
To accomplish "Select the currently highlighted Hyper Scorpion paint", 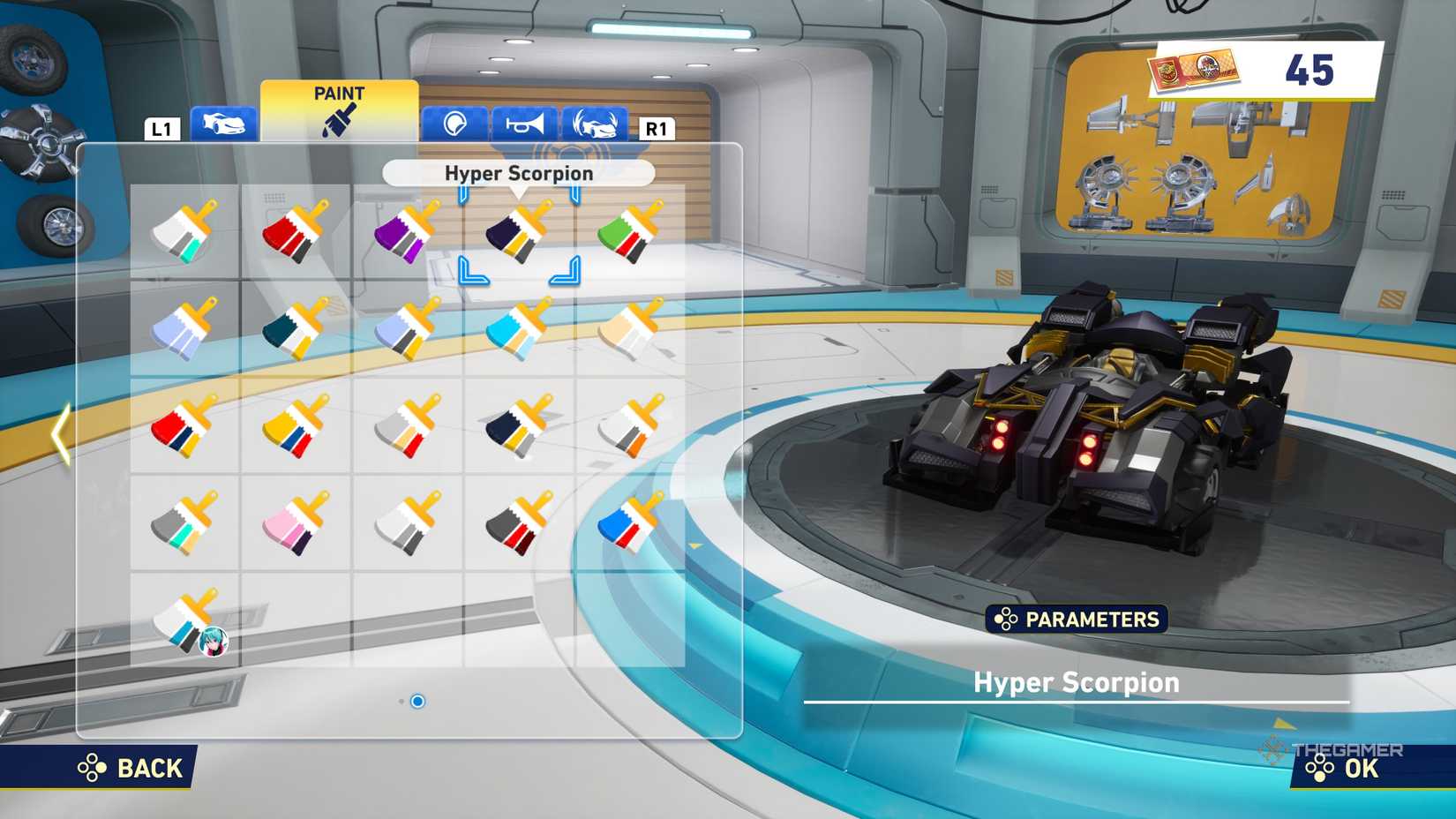I will click(521, 231).
